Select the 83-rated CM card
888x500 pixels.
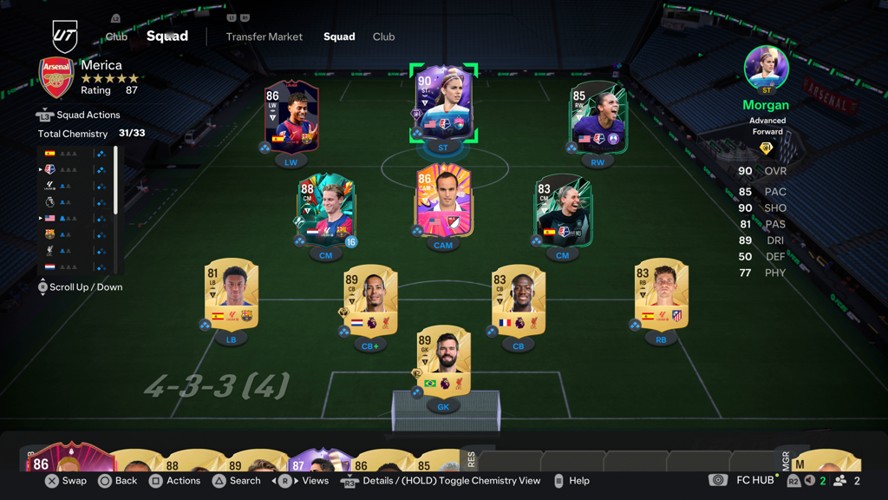click(562, 210)
